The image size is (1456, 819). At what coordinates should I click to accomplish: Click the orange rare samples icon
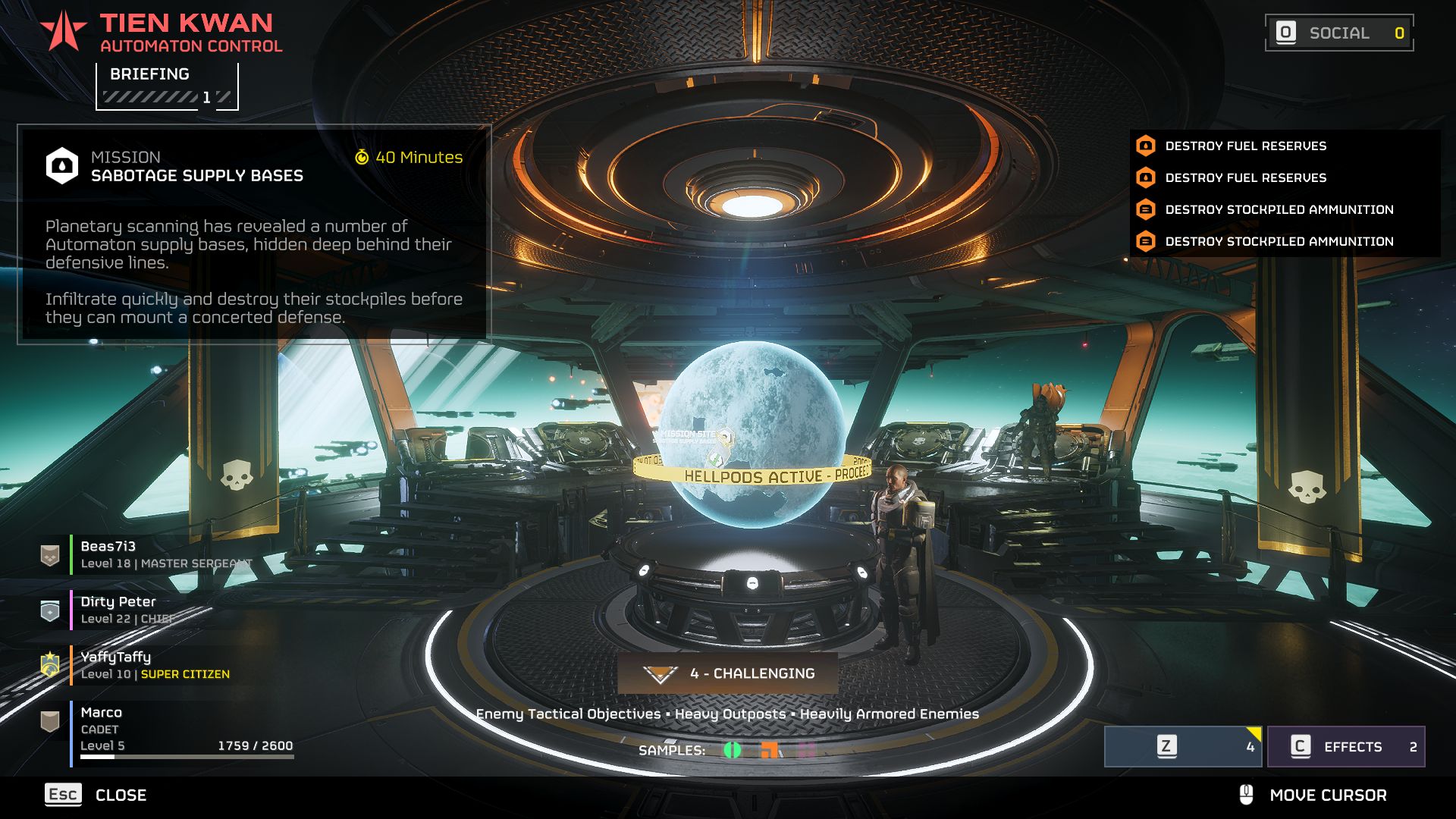pyautogui.click(x=769, y=750)
